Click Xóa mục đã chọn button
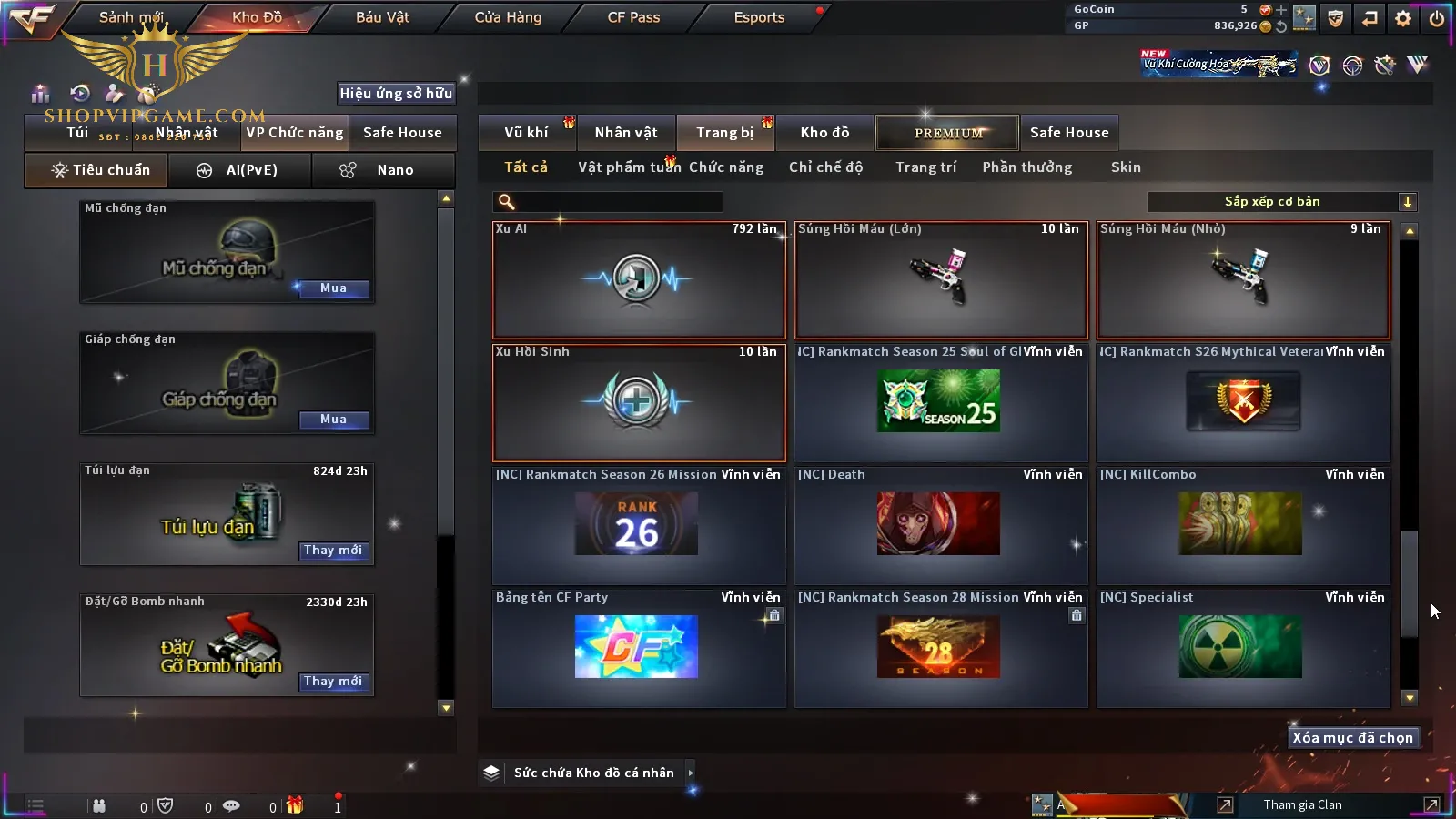This screenshot has width=1456, height=819. click(1352, 738)
